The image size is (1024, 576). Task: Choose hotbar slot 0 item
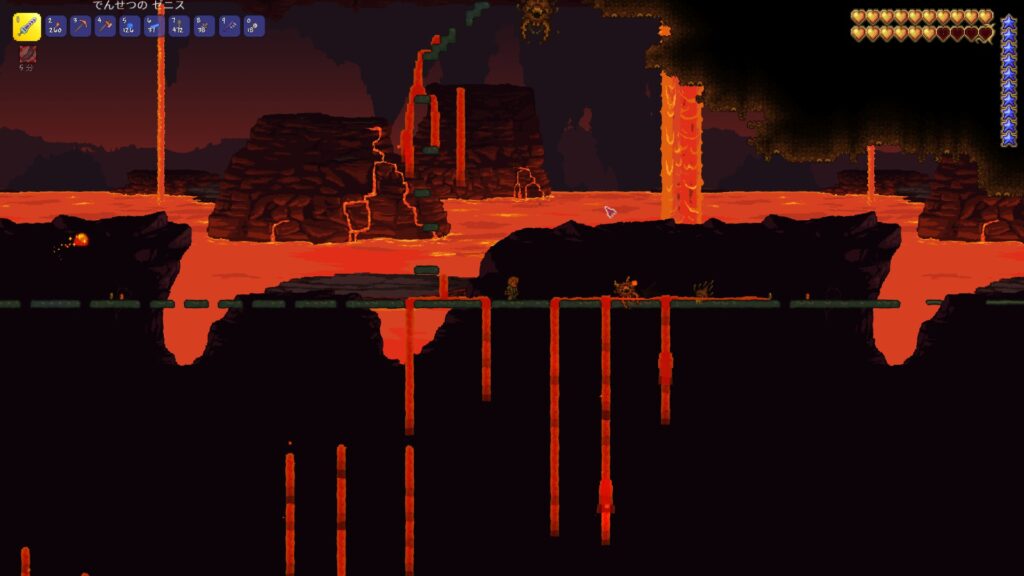(x=253, y=26)
